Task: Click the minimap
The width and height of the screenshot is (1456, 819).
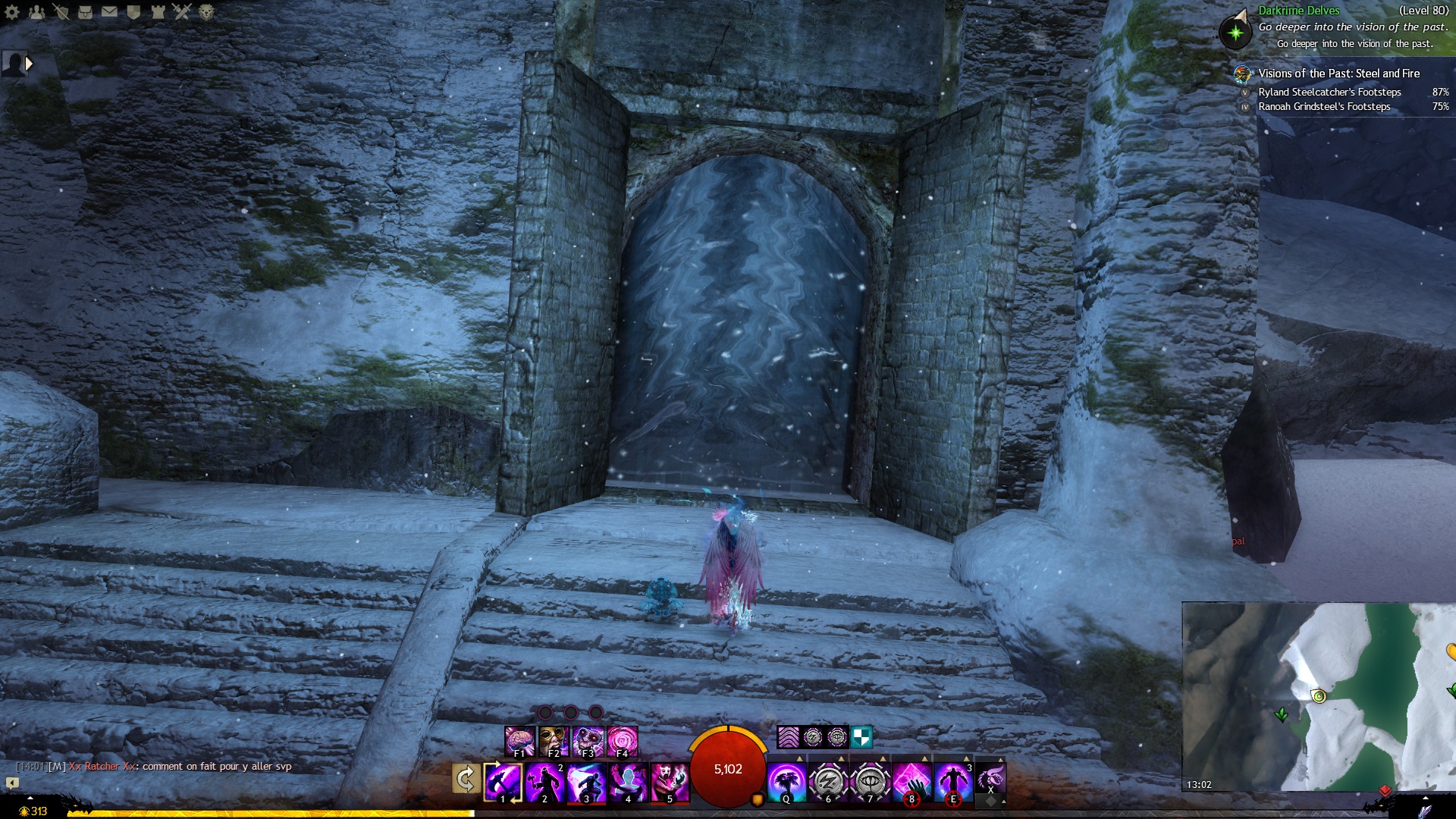Action: [1319, 696]
